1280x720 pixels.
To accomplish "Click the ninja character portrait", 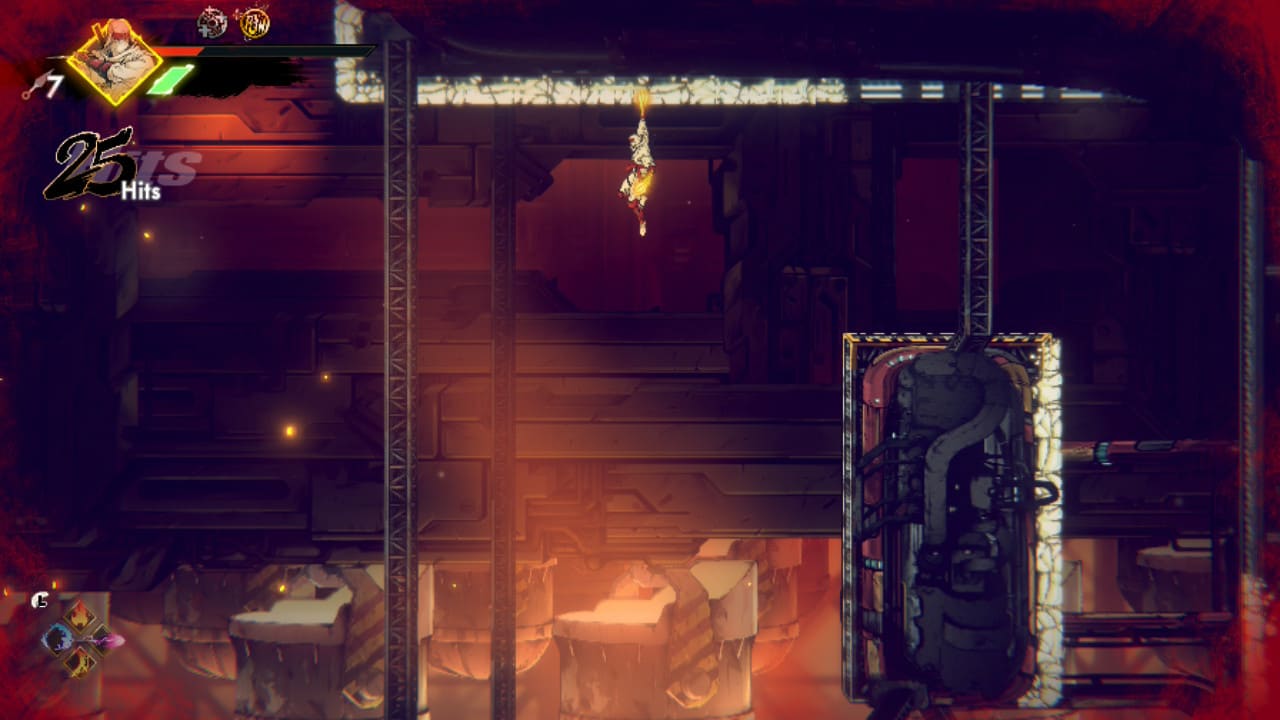I will (114, 60).
